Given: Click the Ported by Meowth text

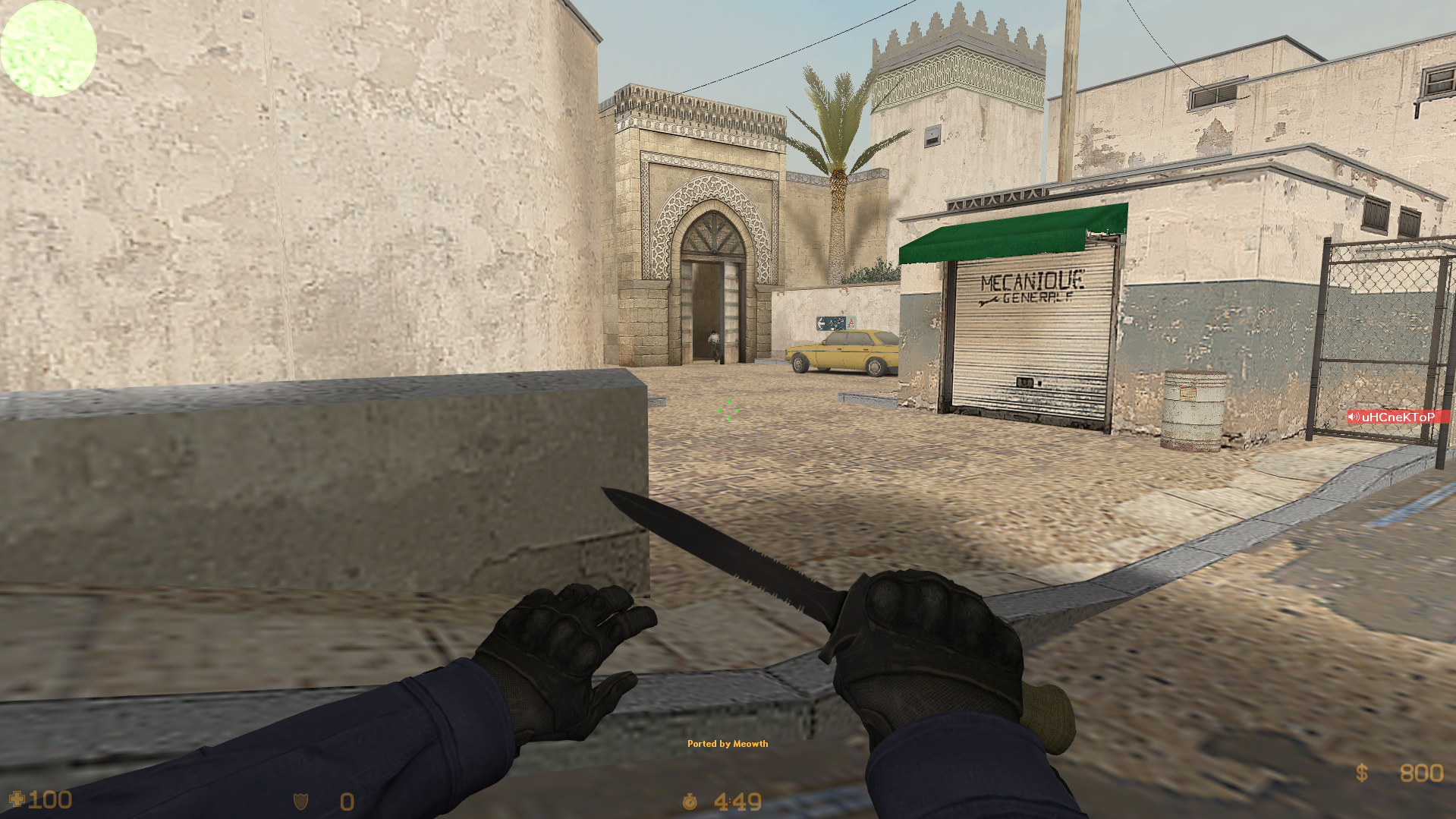Looking at the screenshot, I should [x=727, y=745].
